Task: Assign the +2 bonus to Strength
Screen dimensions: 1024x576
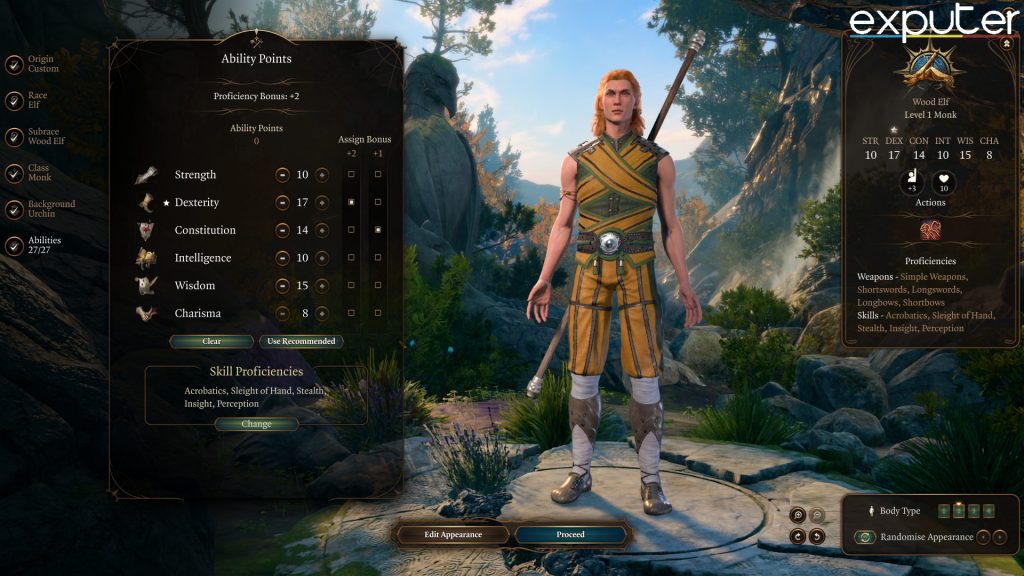Action: (x=351, y=175)
